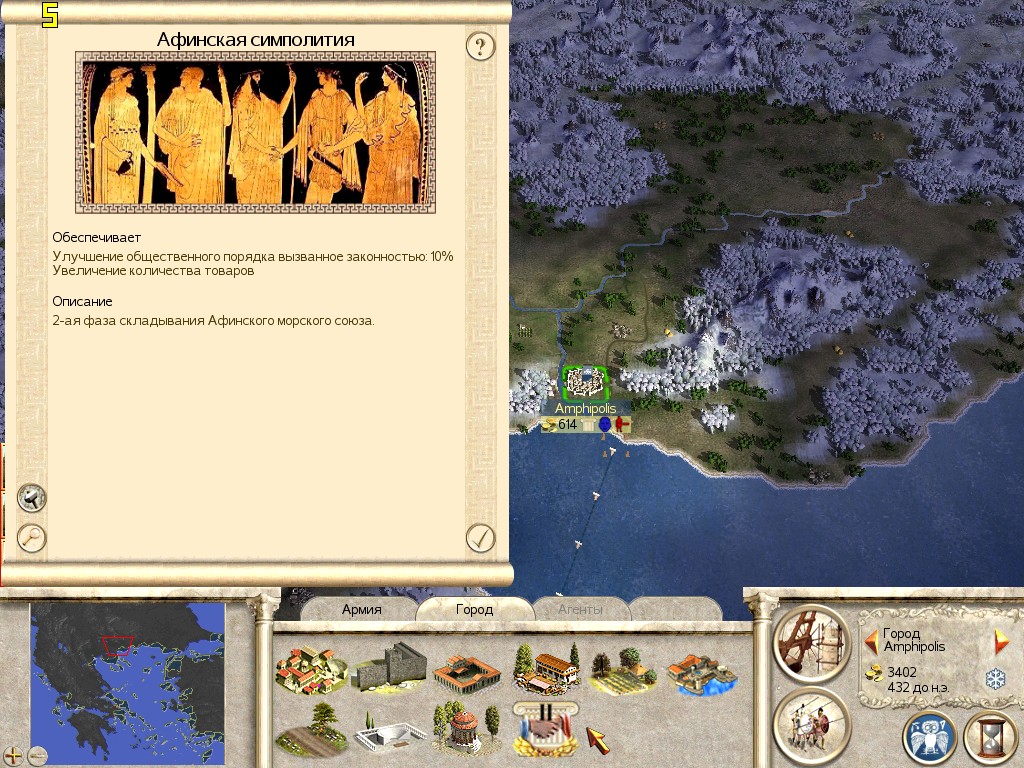
Task: Zoom out the minimap with the minus button
Action: point(38,755)
